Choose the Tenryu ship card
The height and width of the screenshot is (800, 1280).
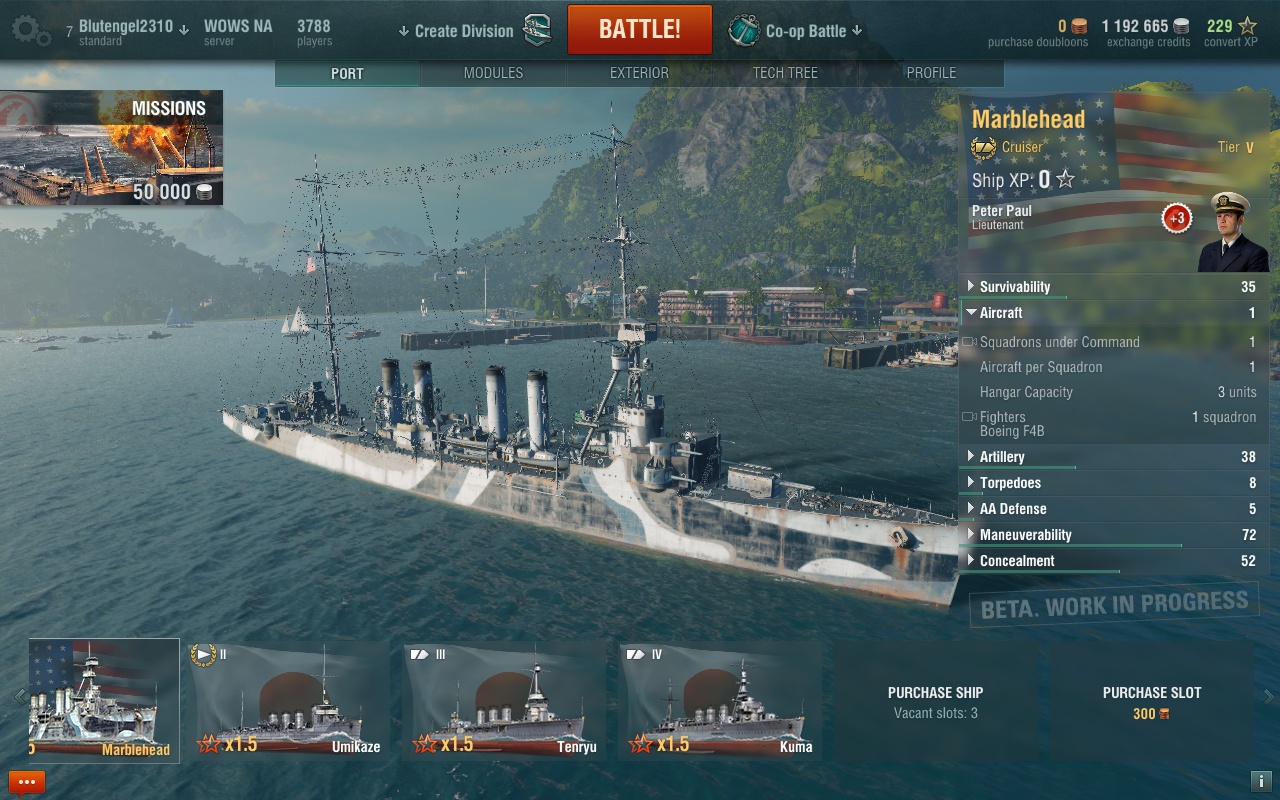coord(504,700)
